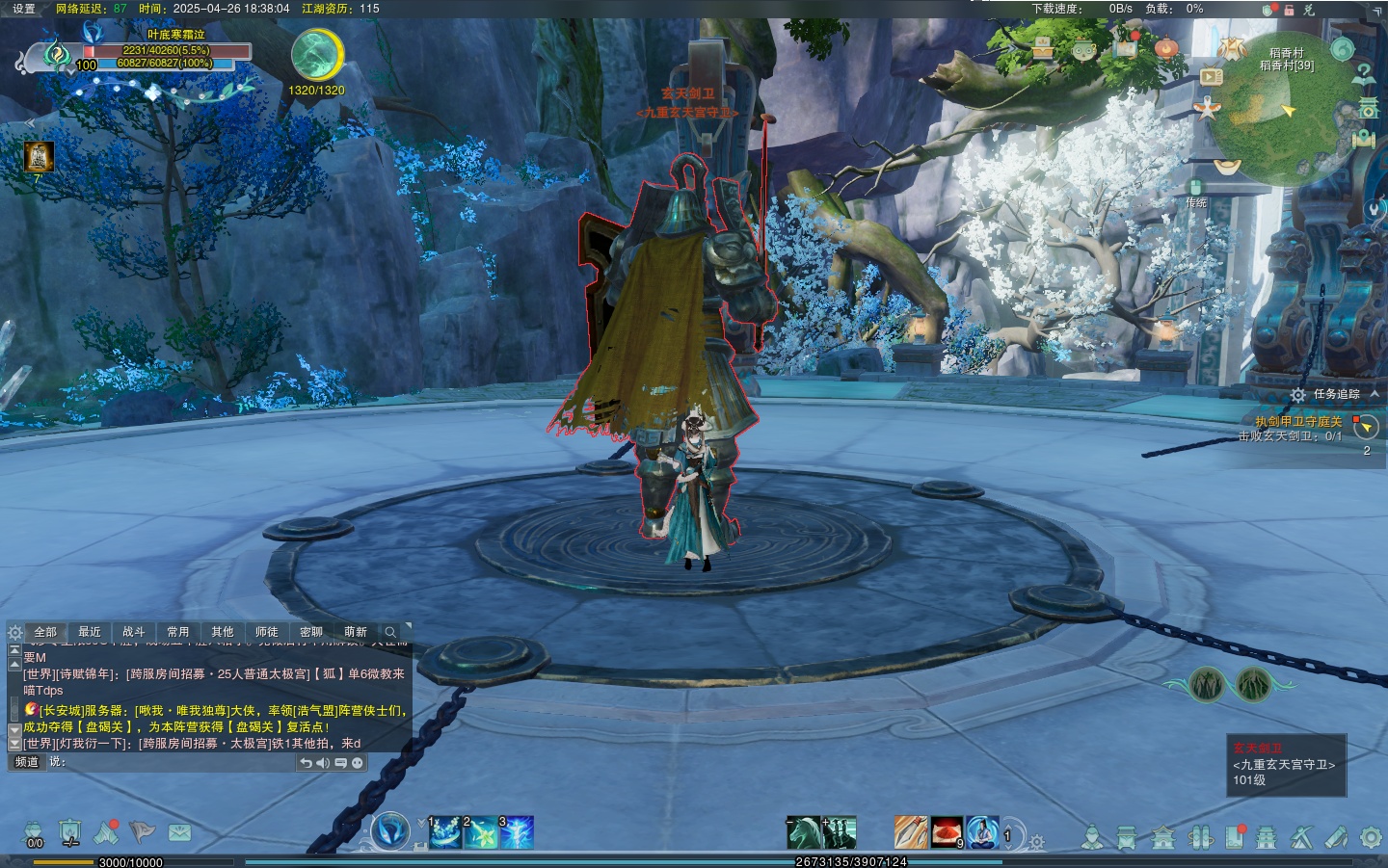
Task: Open the 密聊 private chat tab
Action: 311,632
